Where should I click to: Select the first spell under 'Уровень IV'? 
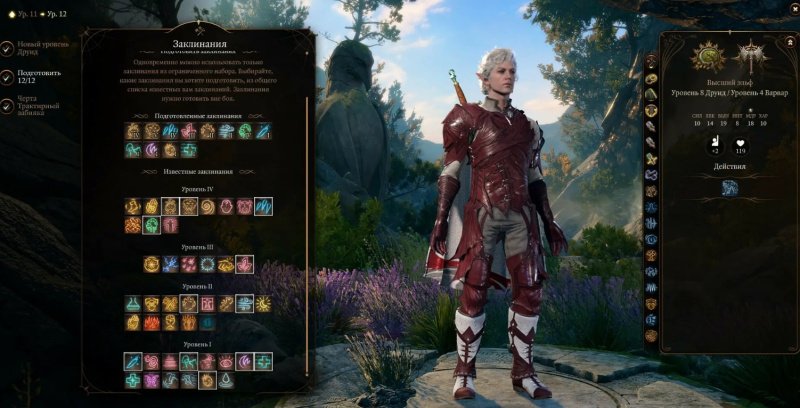[x=133, y=206]
